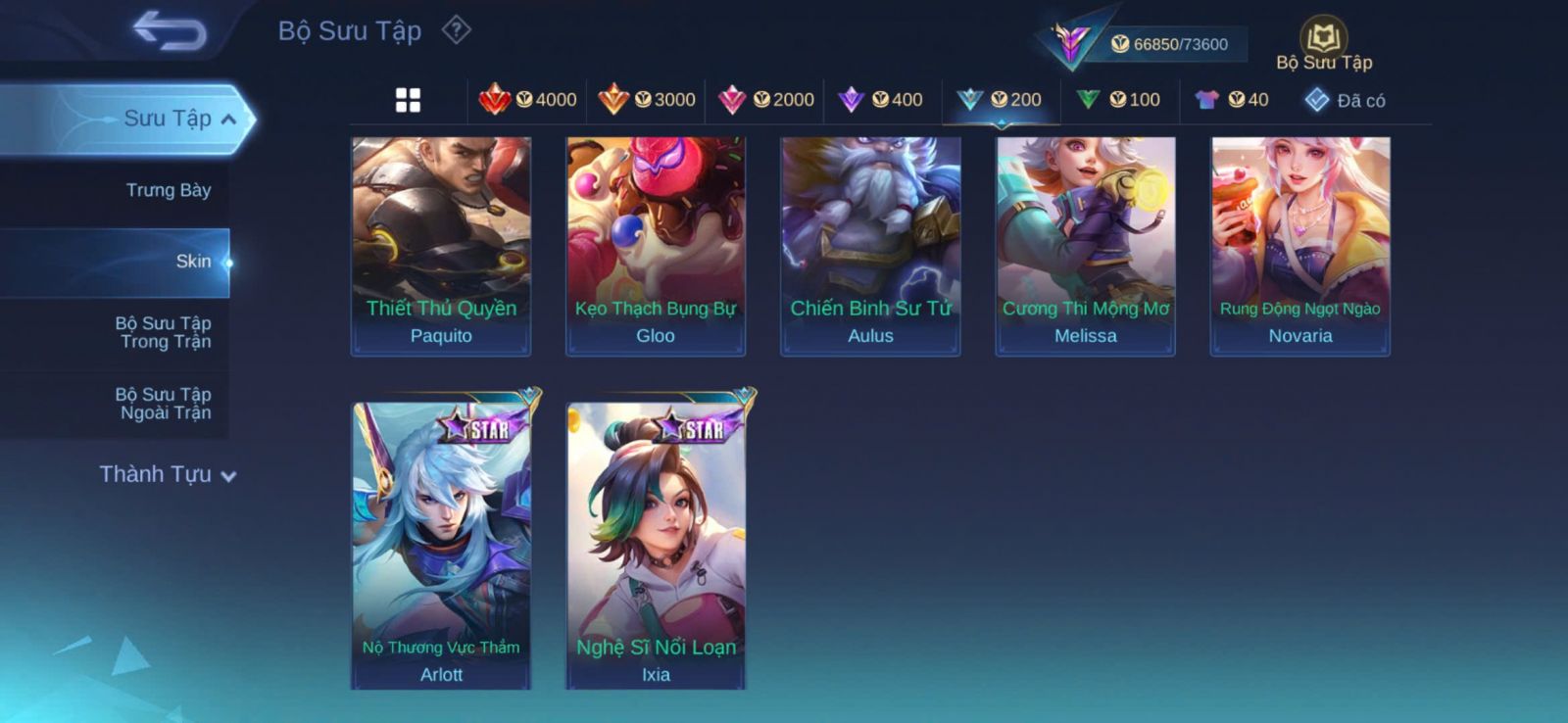Open Bộ Sưu Tập Trong Trận

click(x=165, y=332)
